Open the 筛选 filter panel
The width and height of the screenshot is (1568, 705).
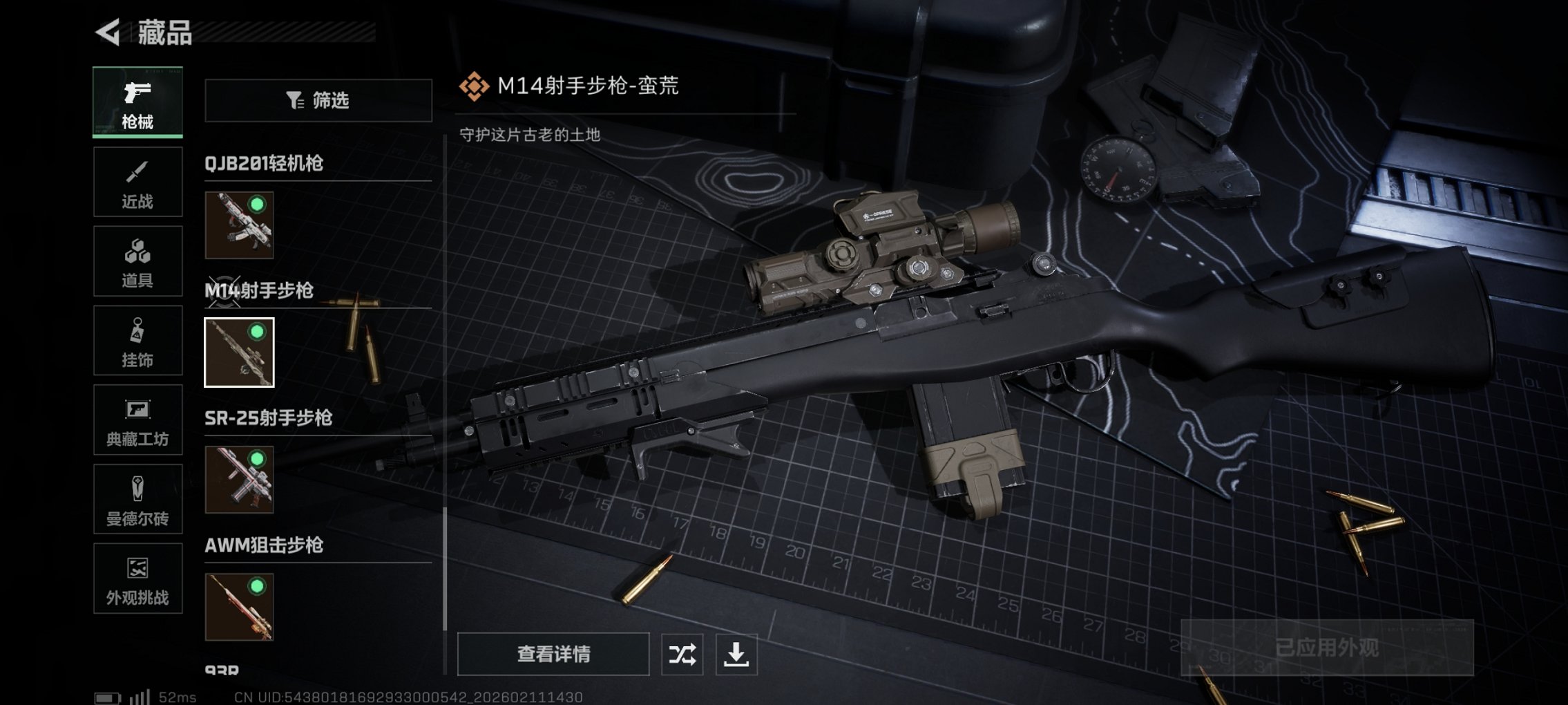[318, 101]
